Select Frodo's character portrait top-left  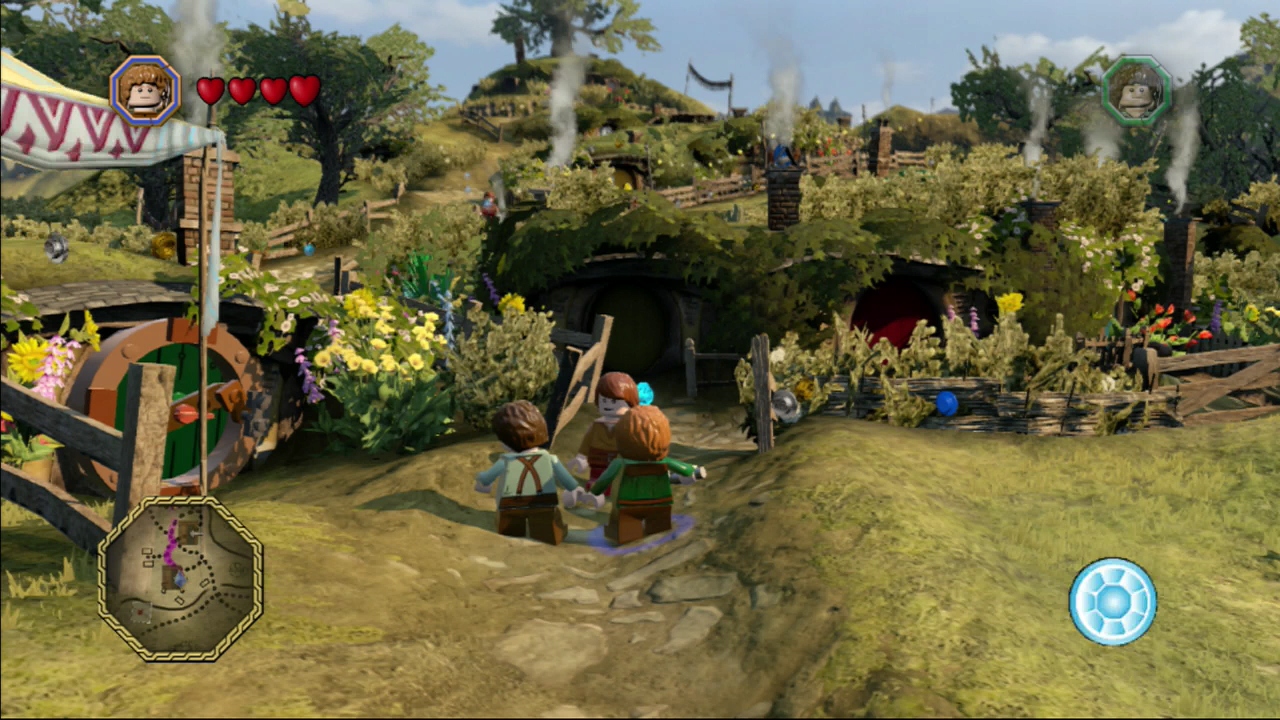(x=145, y=90)
